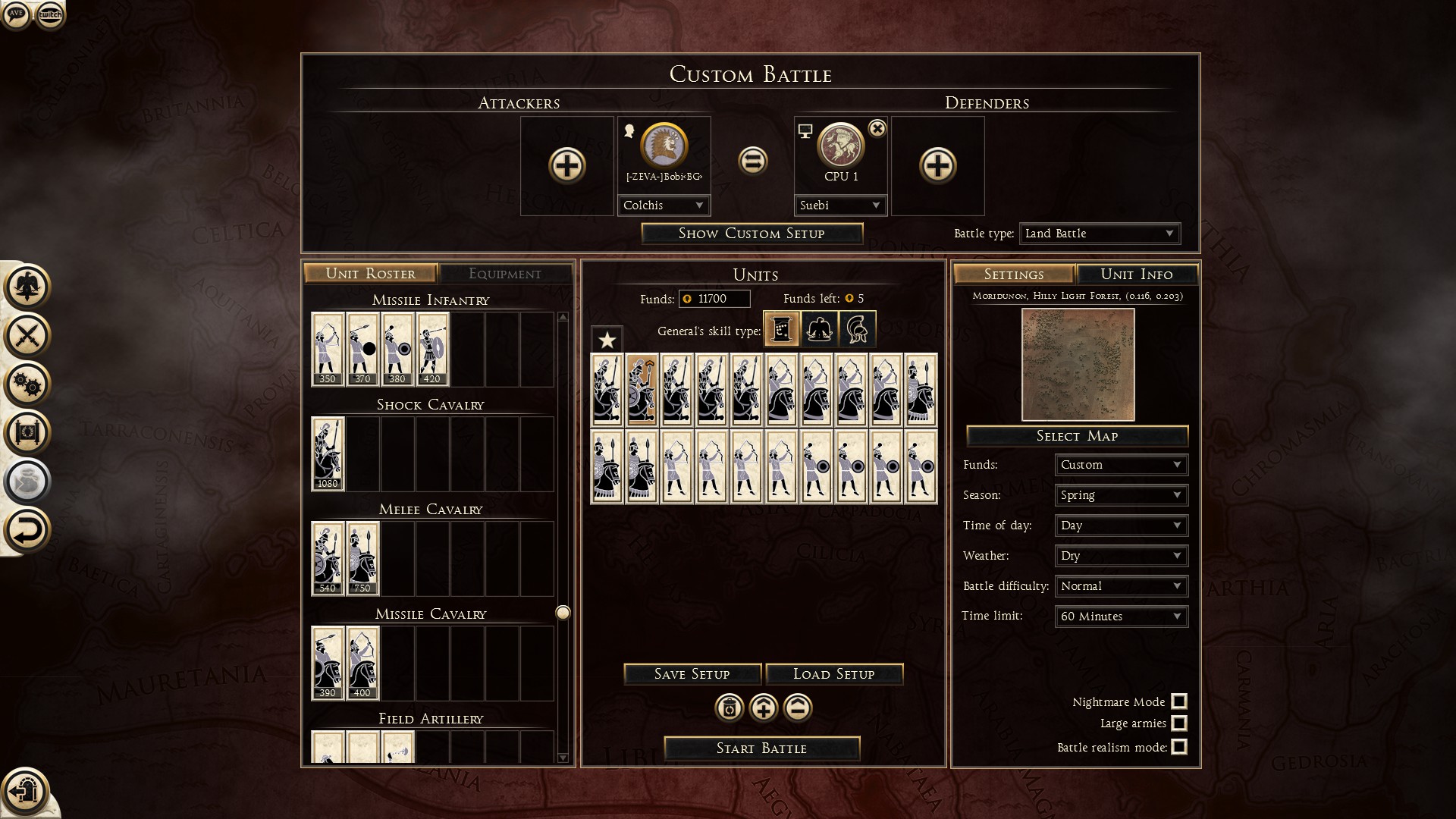Open the Select Map screen
The width and height of the screenshot is (1456, 819).
tap(1077, 436)
